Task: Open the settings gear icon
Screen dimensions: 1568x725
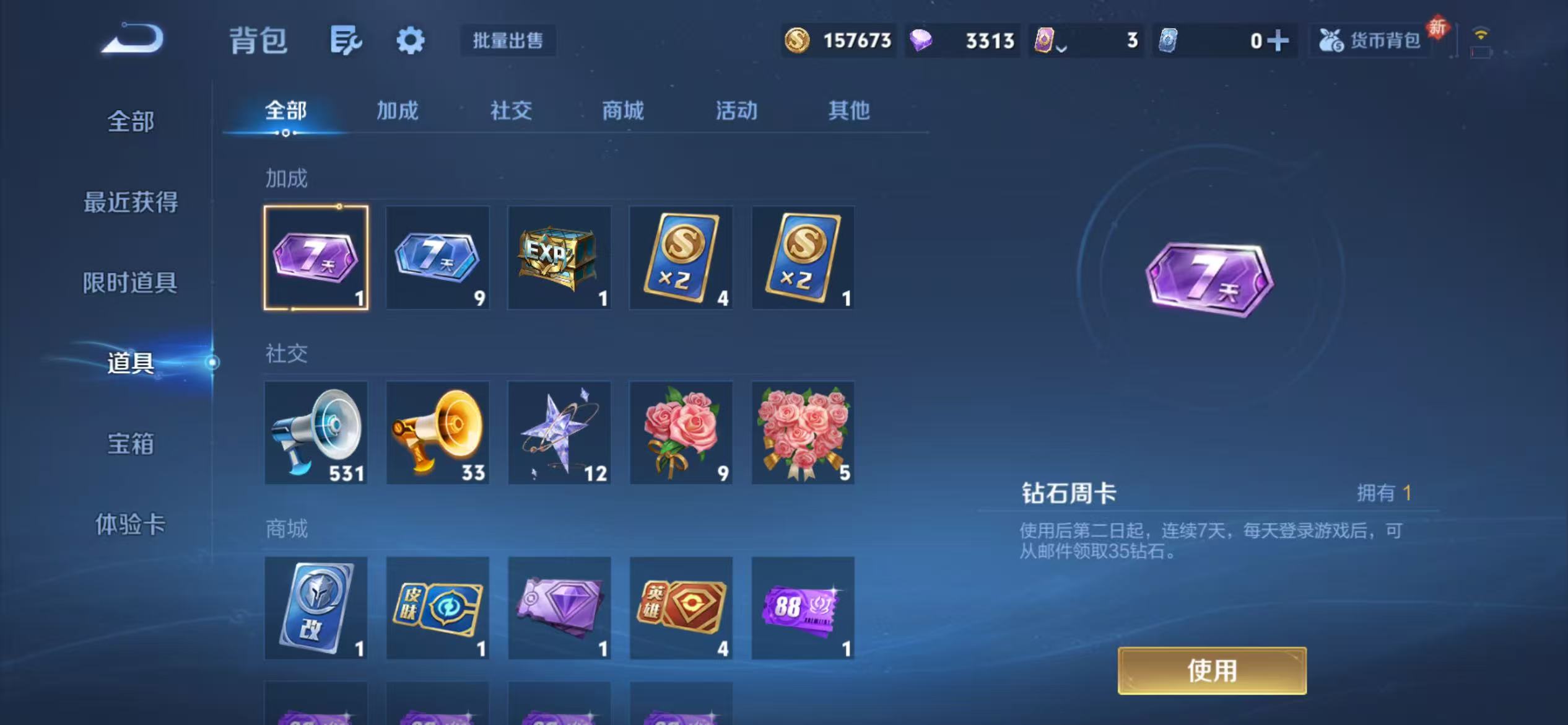Action: point(410,39)
